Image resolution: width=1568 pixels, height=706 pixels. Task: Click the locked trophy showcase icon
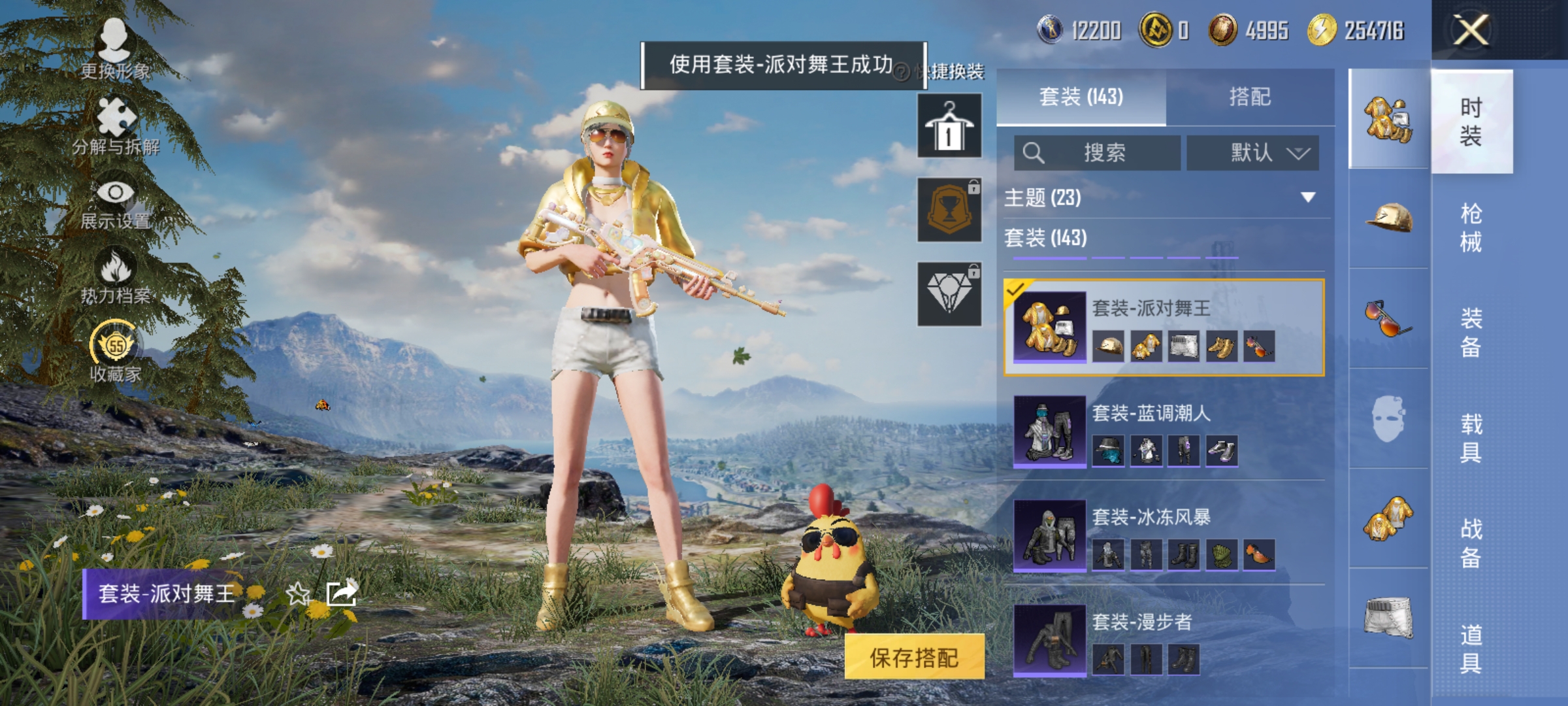tap(949, 209)
